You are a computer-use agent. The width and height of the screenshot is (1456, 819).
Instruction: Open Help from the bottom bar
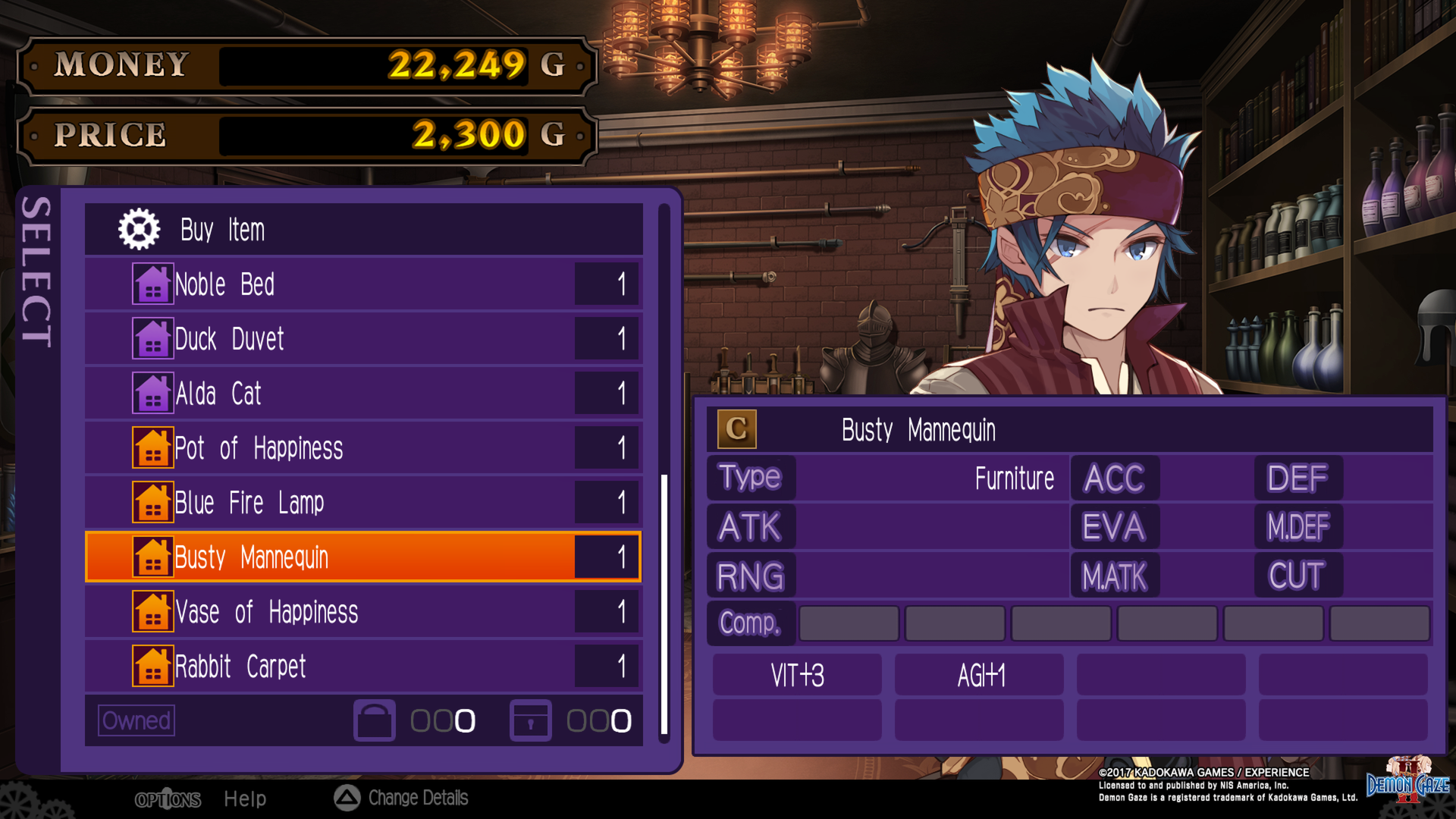(x=244, y=798)
